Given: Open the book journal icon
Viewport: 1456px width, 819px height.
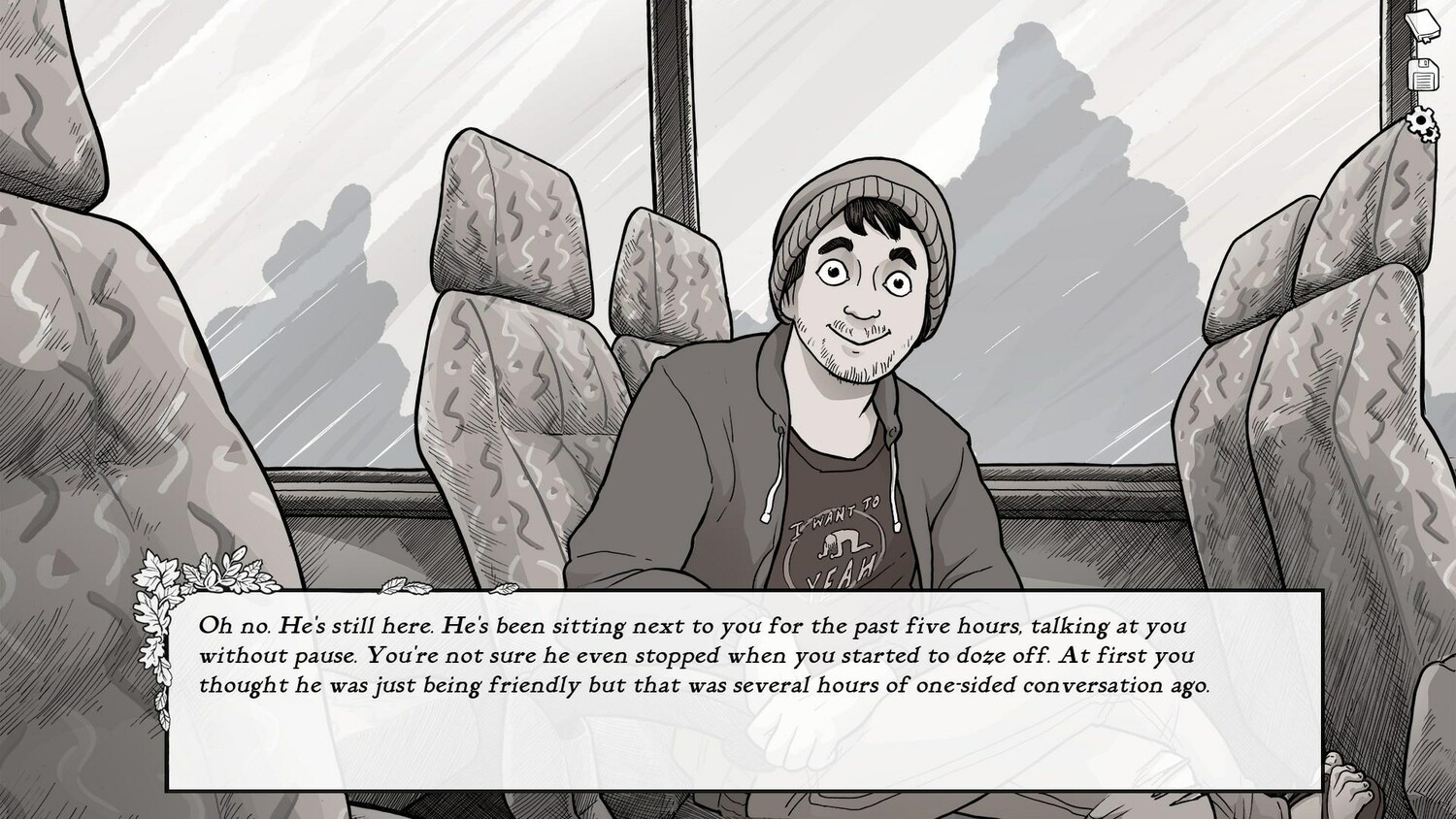Looking at the screenshot, I should (1424, 22).
